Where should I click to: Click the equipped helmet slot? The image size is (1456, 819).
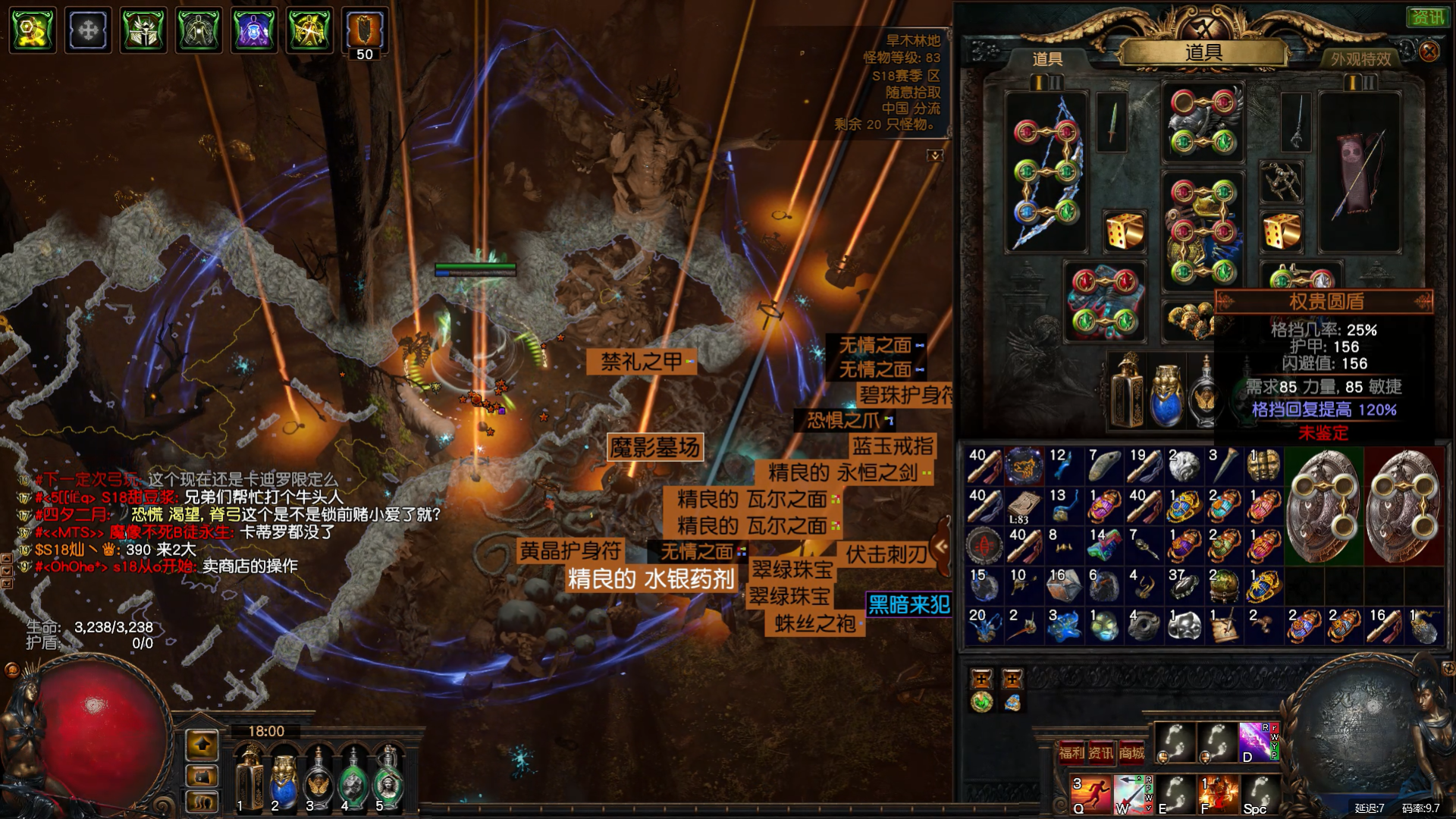tap(1203, 121)
